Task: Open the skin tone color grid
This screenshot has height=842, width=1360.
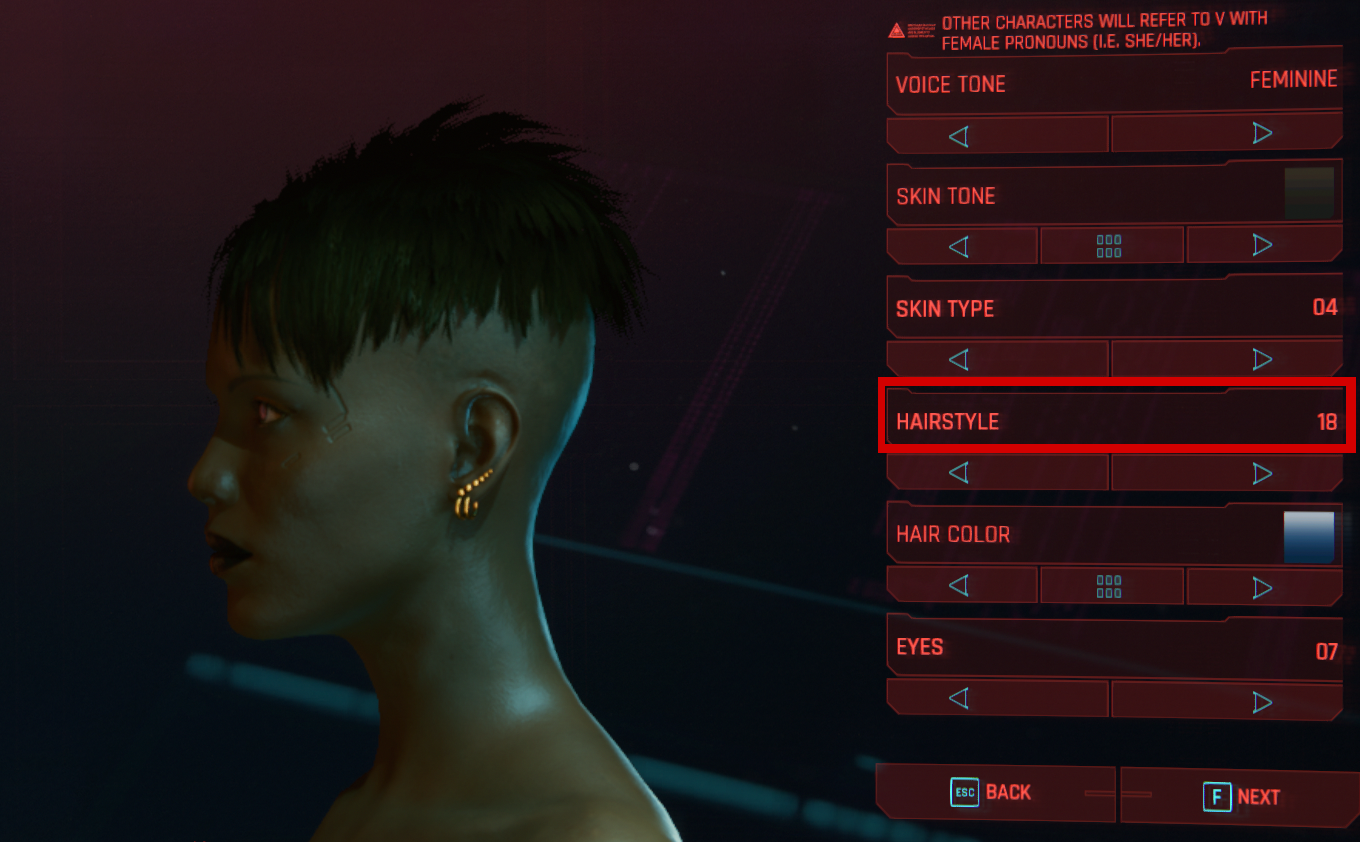Action: (1109, 246)
